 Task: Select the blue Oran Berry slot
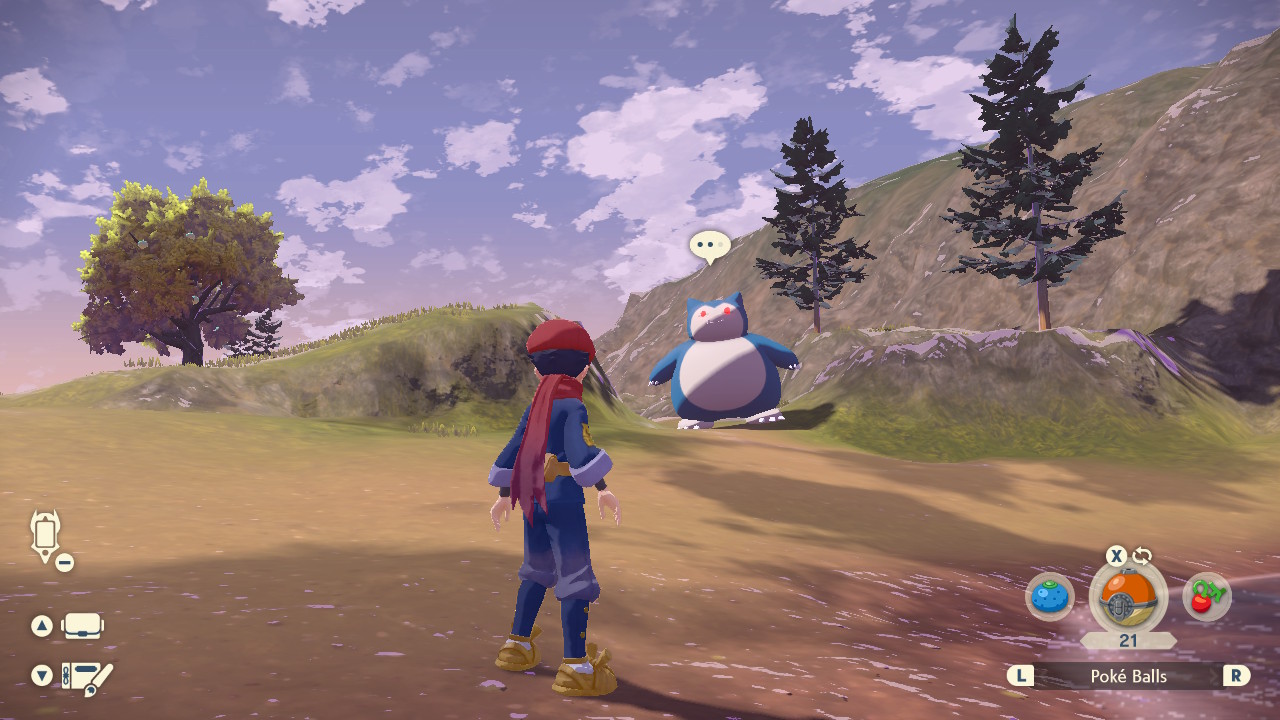(x=1049, y=598)
